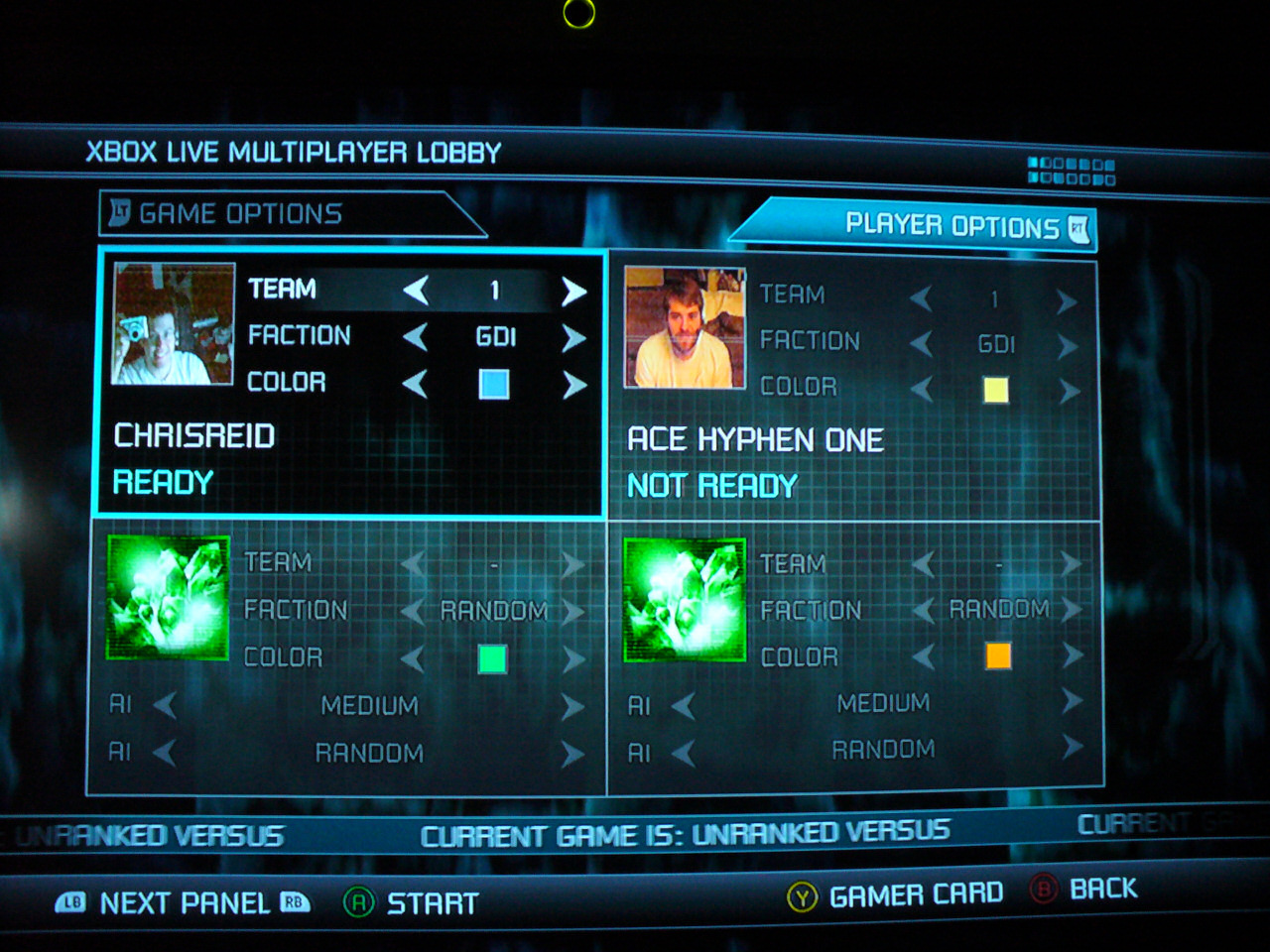Screen dimensions: 1270x952
Task: Choose the green color swatch for AI player
Action: (x=492, y=658)
